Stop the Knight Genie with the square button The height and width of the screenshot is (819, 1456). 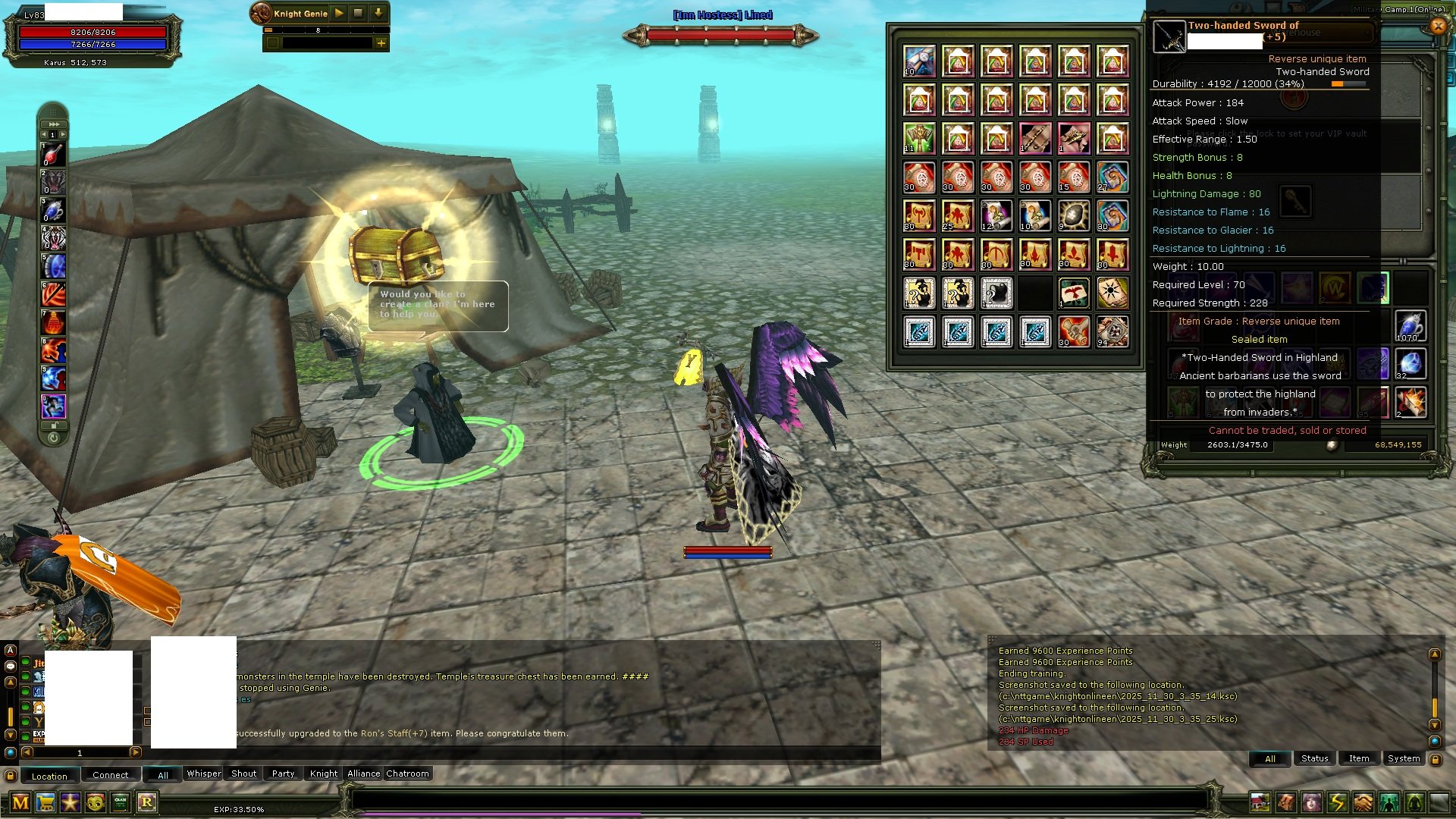[358, 13]
